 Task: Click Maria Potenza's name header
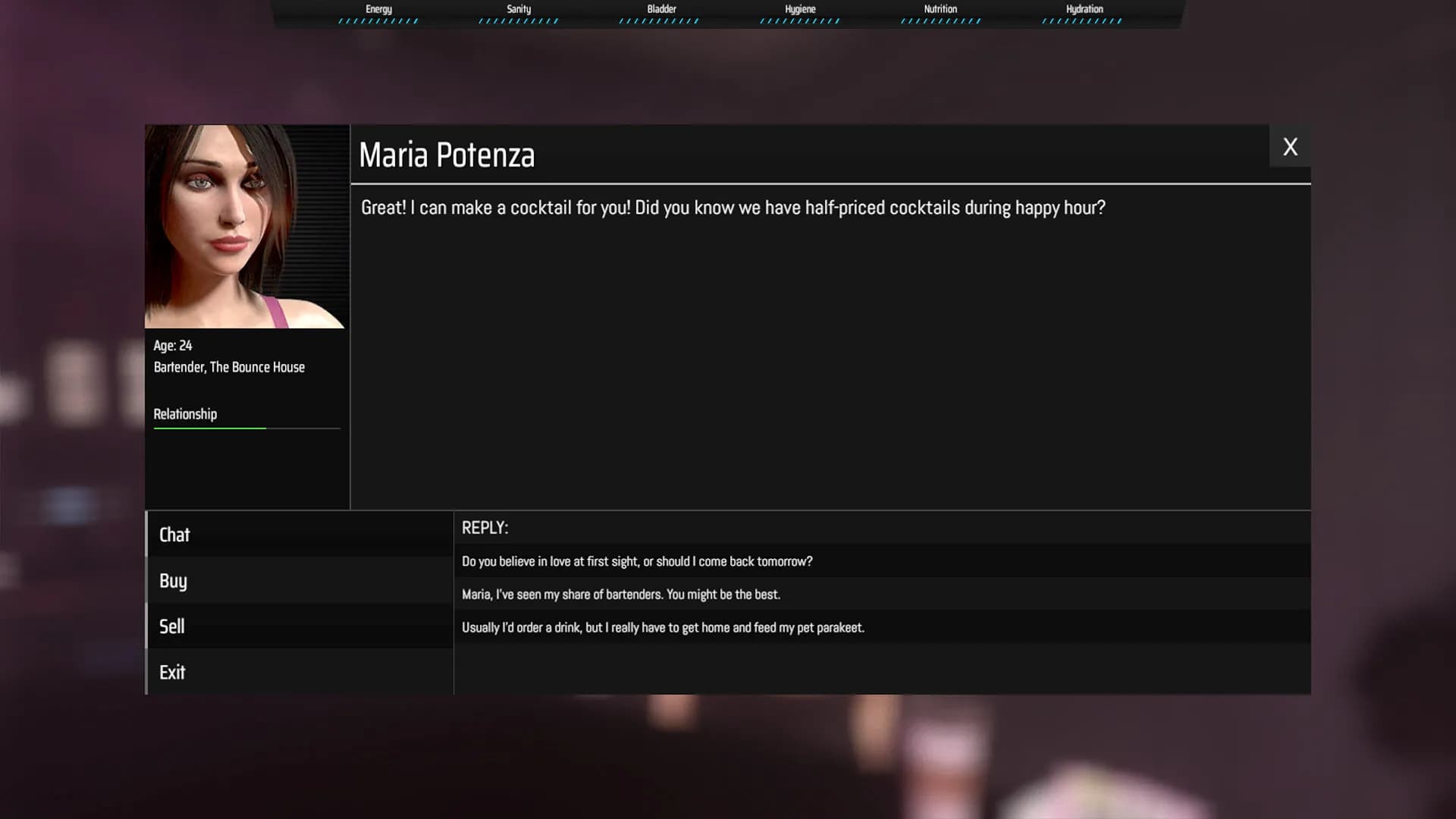[x=447, y=155]
